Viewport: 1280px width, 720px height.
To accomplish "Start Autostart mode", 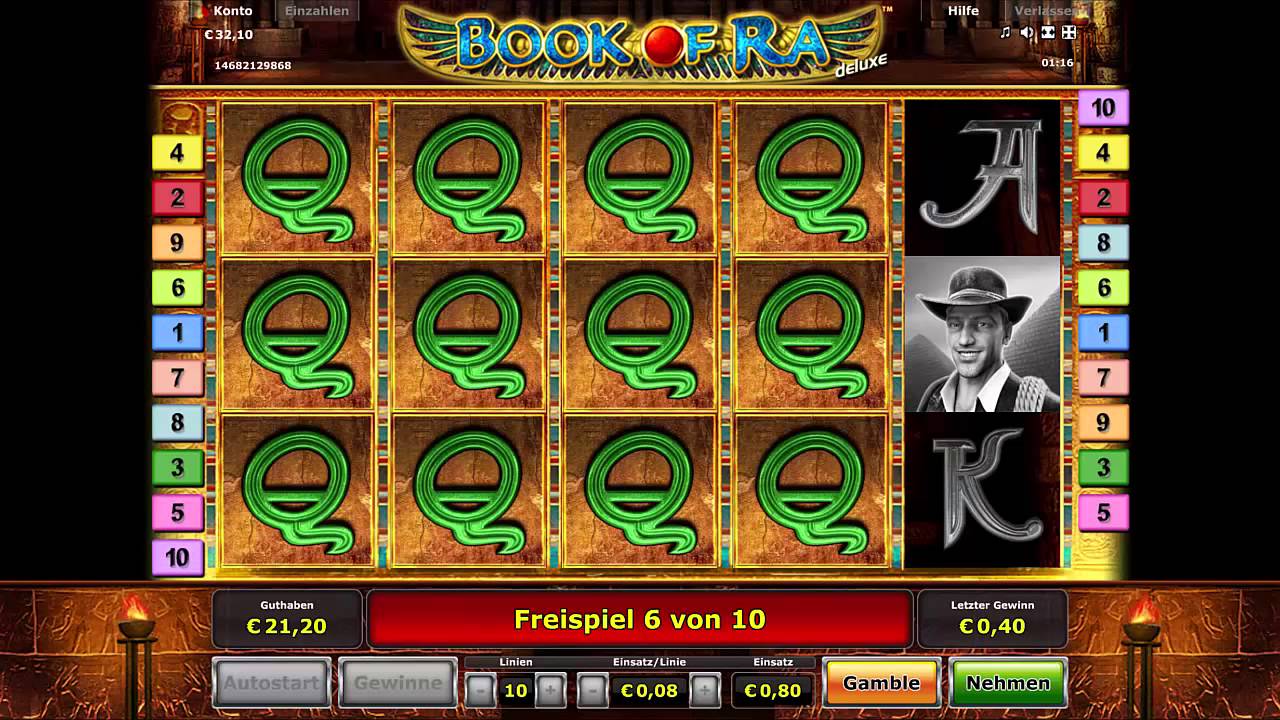I will tap(272, 683).
